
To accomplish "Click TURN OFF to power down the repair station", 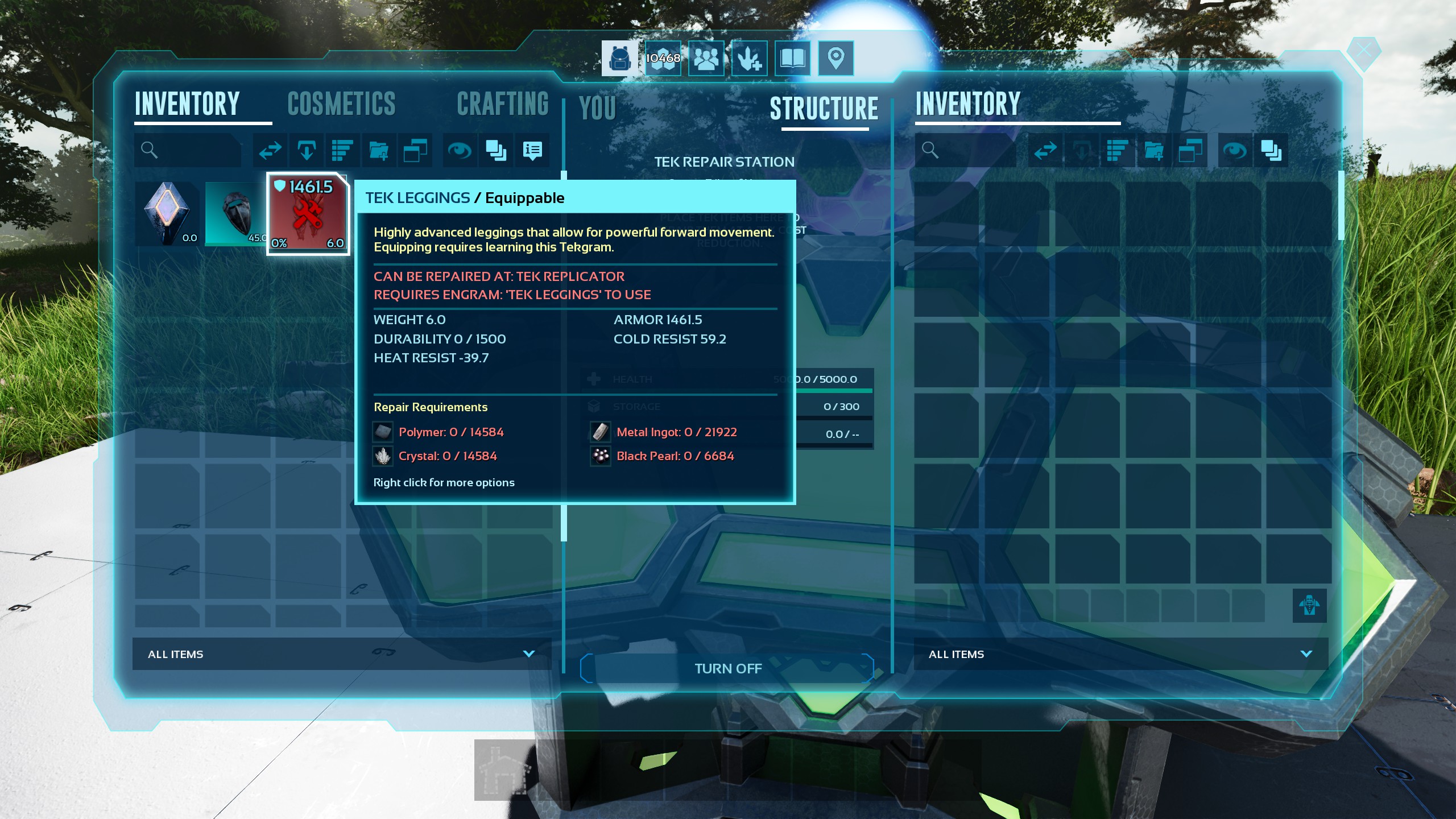I will tap(727, 668).
